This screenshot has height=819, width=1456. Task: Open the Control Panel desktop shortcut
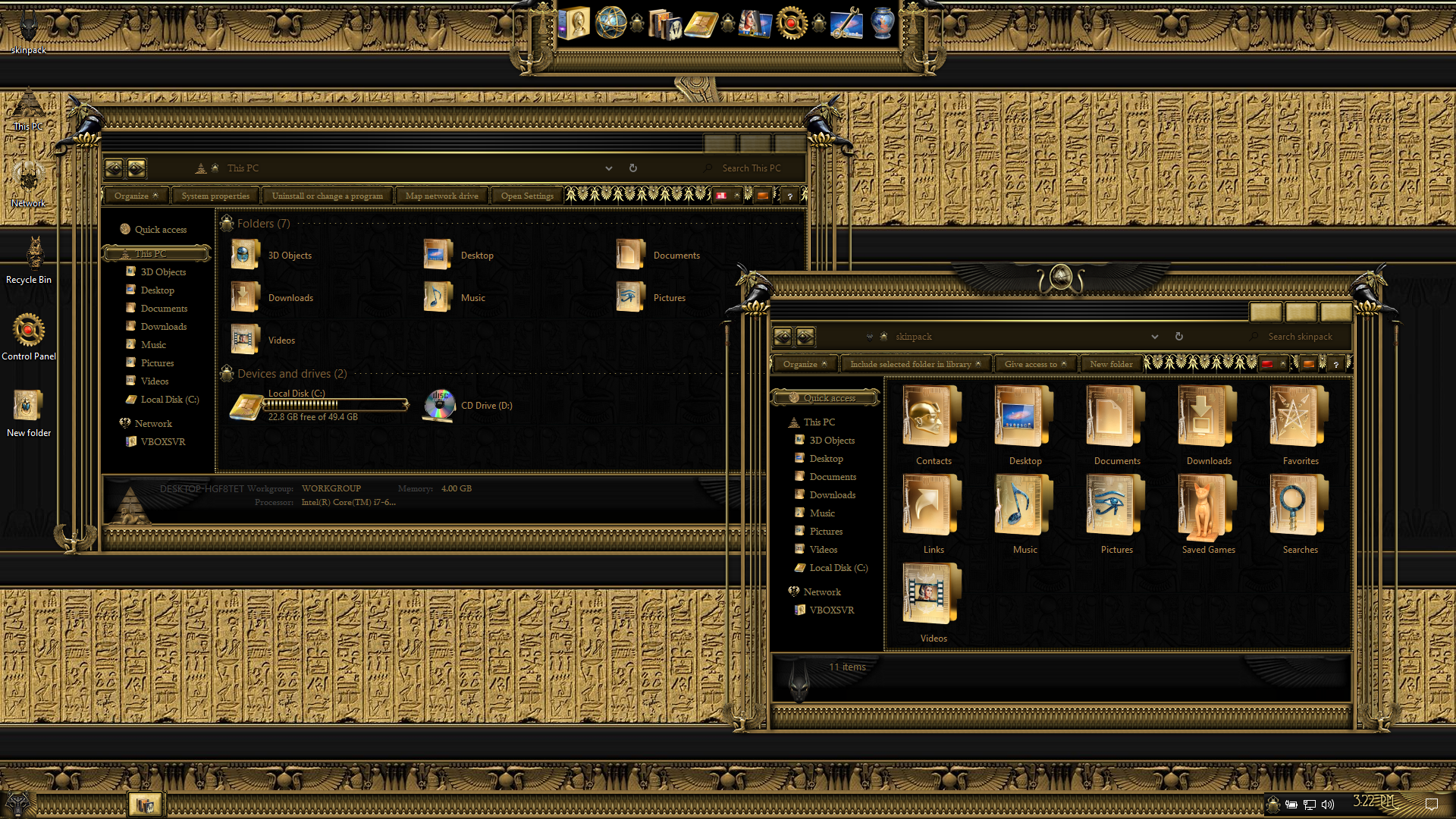click(29, 333)
